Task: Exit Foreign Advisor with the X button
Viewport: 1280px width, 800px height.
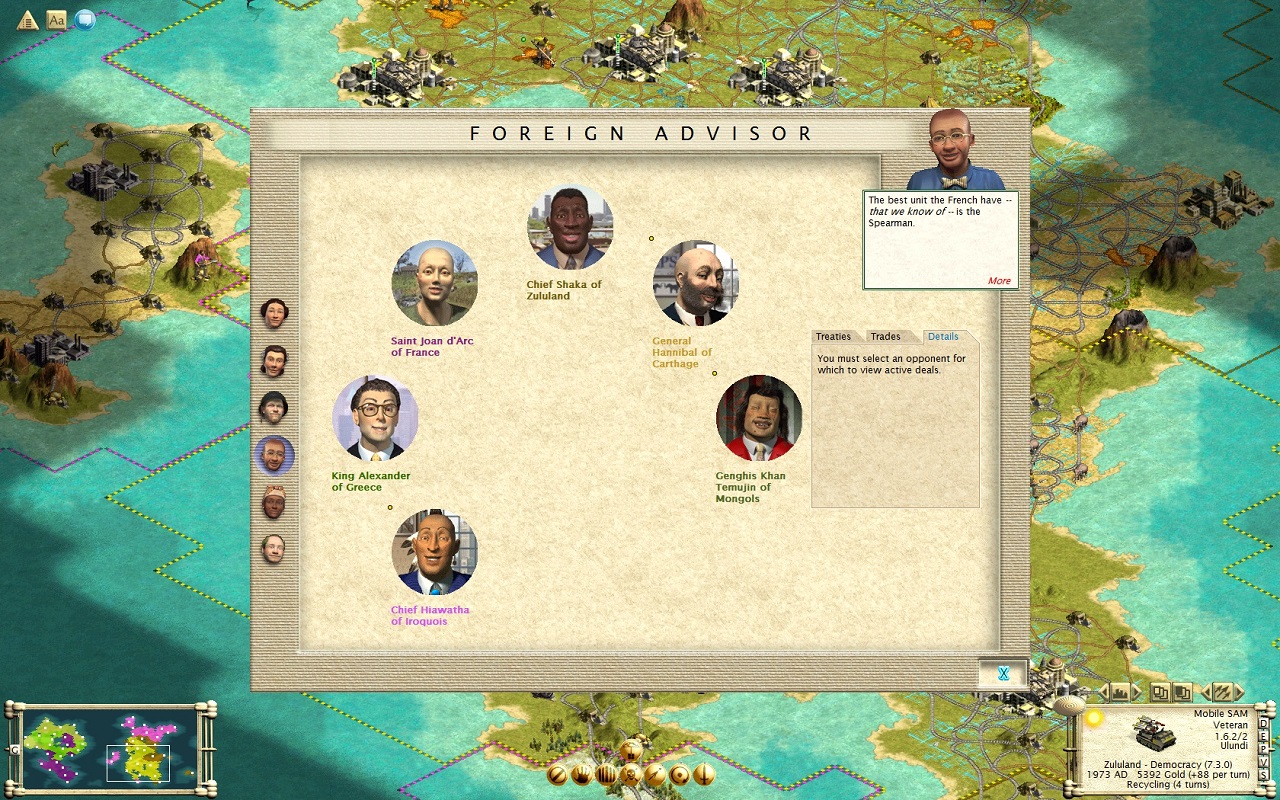Action: (1002, 672)
